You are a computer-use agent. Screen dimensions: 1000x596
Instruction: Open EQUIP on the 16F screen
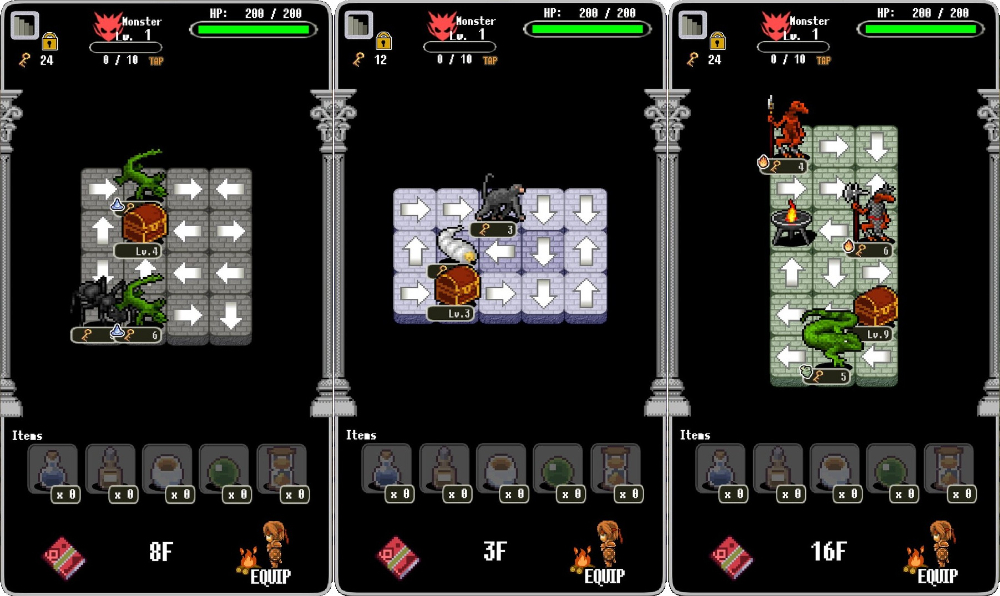[936, 556]
